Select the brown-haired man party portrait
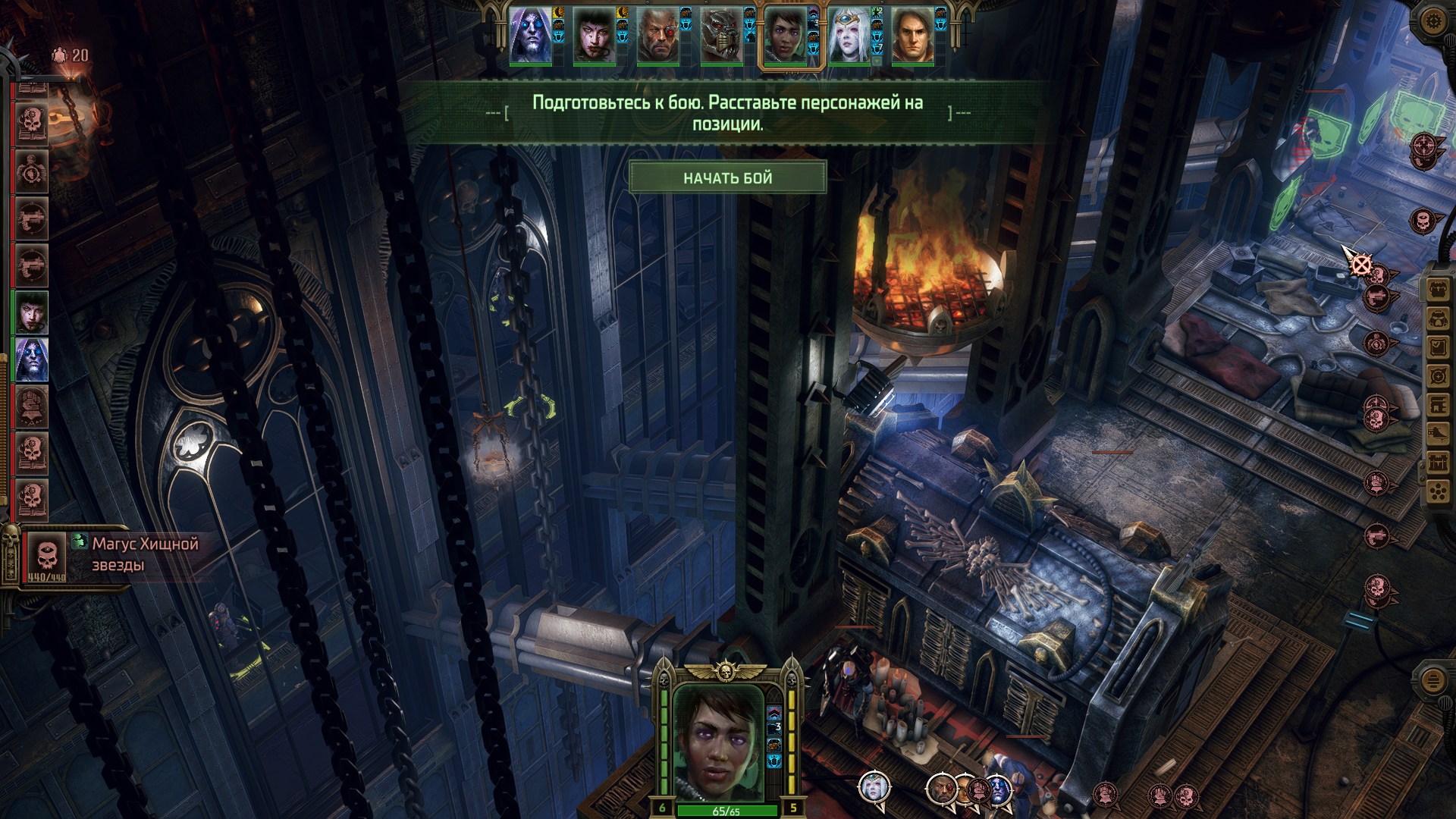Viewport: 1456px width, 819px height. (x=912, y=36)
